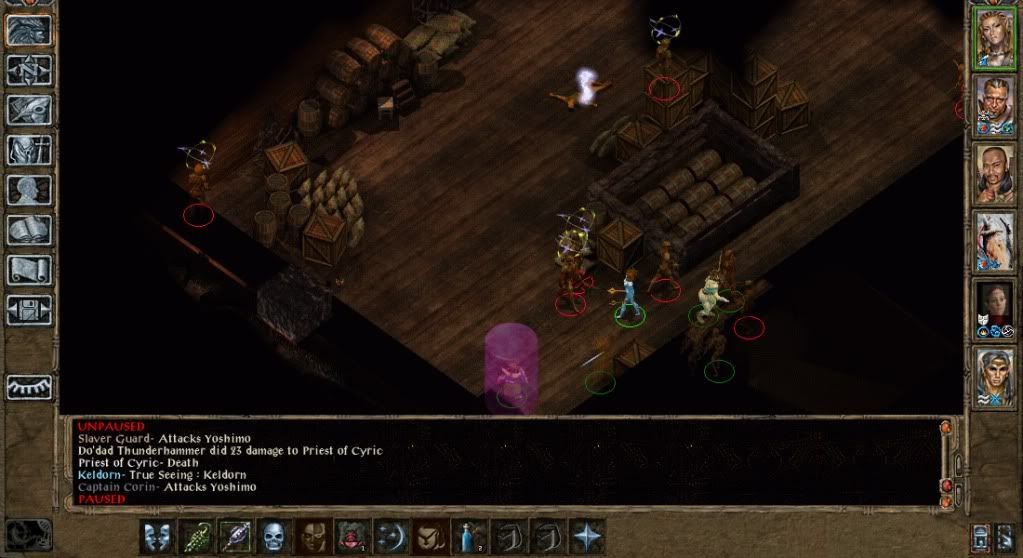Open the priest scroll button
This screenshot has width=1023, height=558.
(x=29, y=269)
